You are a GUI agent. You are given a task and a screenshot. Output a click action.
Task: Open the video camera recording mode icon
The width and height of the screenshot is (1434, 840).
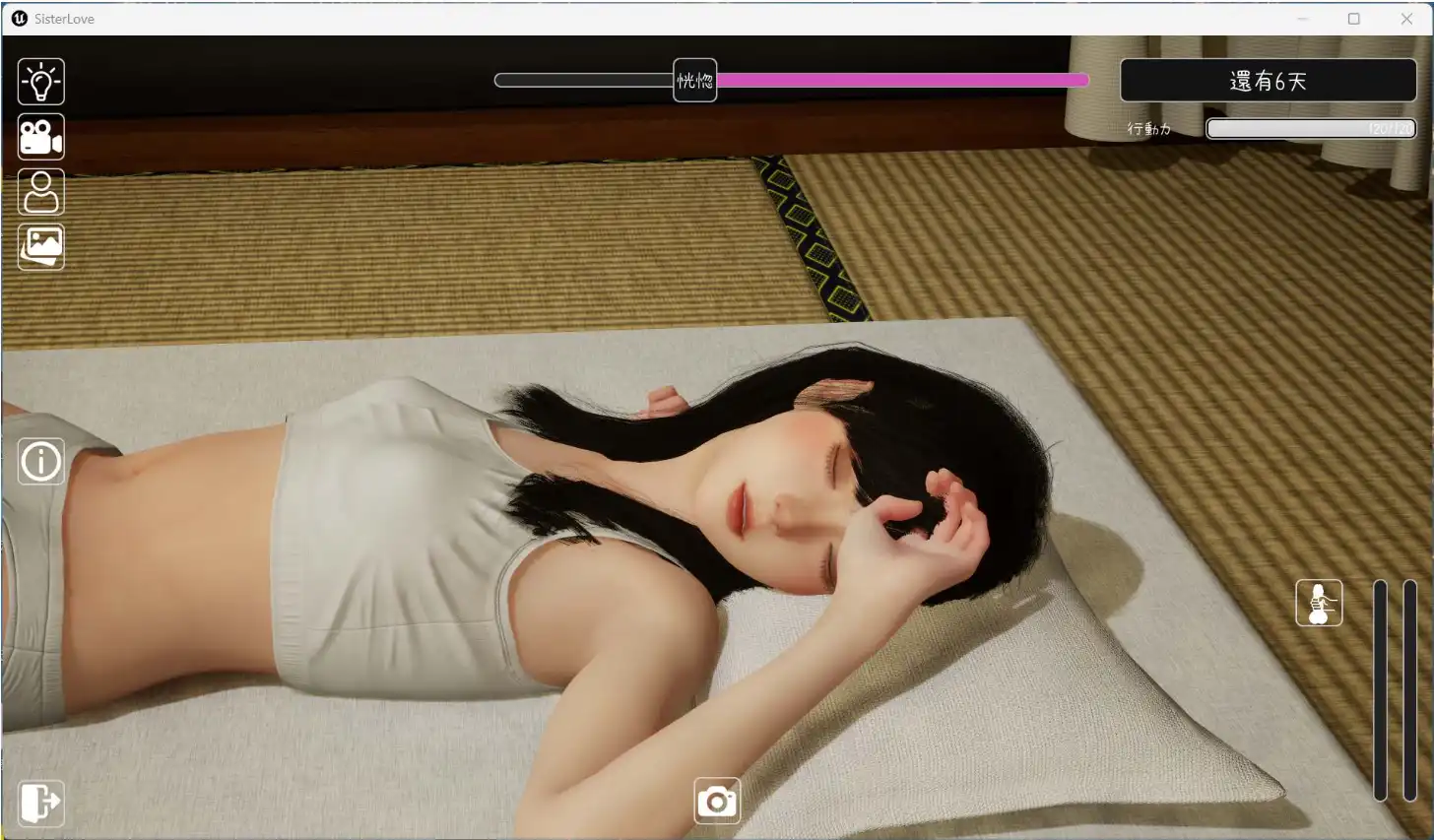(40, 138)
